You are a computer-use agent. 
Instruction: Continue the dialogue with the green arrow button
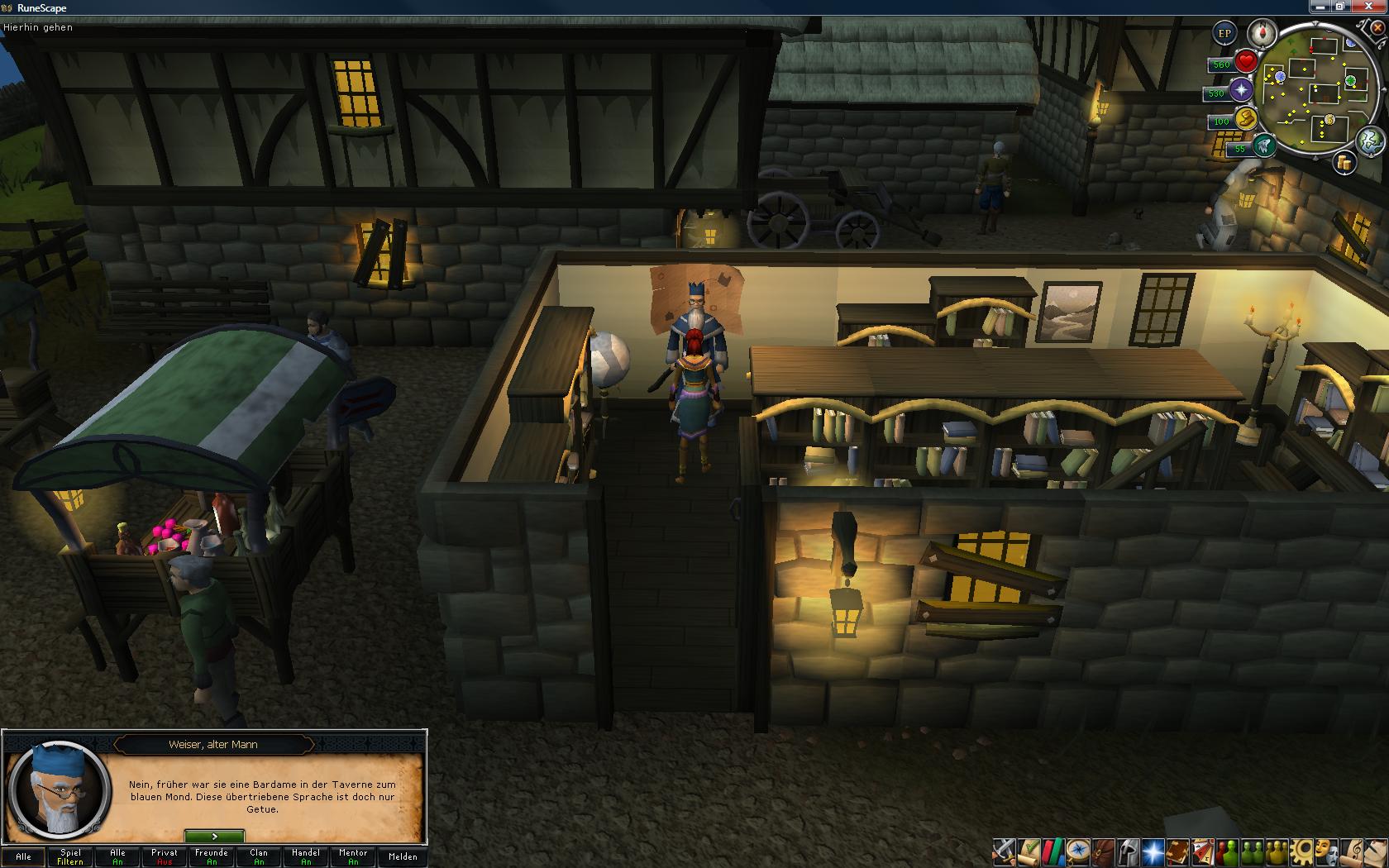[x=214, y=837]
